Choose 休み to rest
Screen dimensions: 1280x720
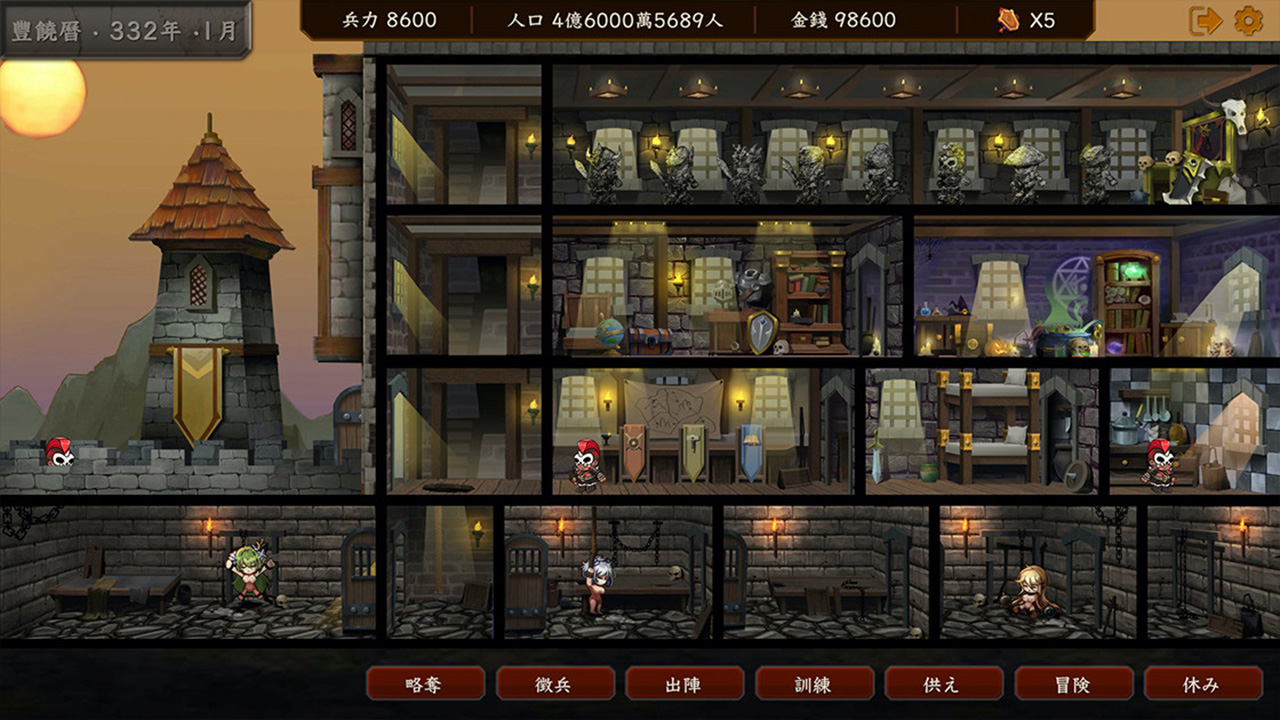tap(1202, 684)
